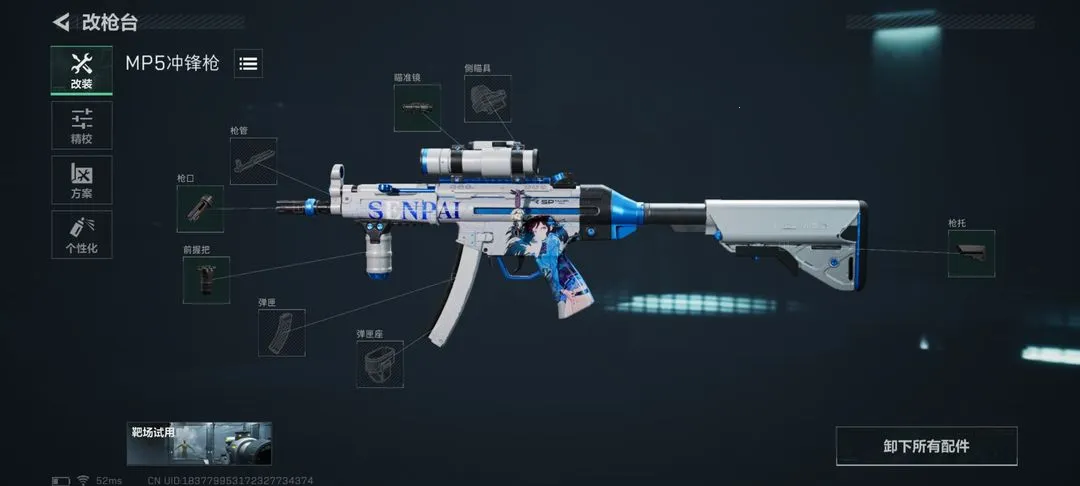Choose the 弹匣座 magazine well slot

(x=380, y=364)
